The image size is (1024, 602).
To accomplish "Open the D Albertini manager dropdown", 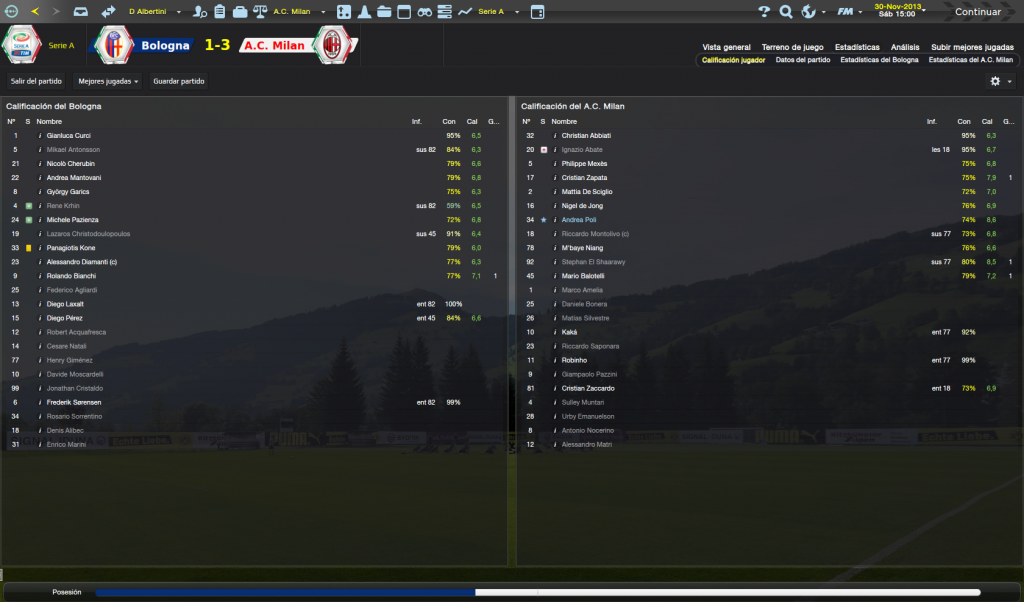I will pyautogui.click(x=154, y=12).
